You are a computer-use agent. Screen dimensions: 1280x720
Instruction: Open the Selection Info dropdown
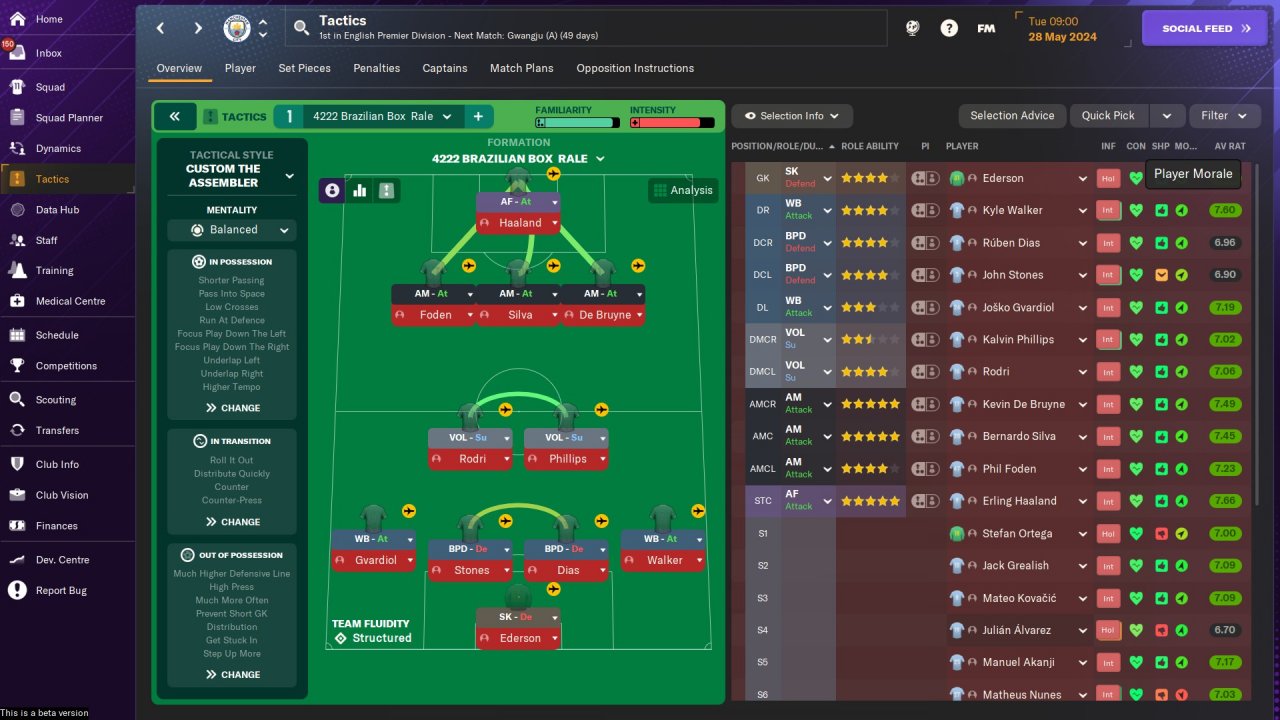point(792,116)
